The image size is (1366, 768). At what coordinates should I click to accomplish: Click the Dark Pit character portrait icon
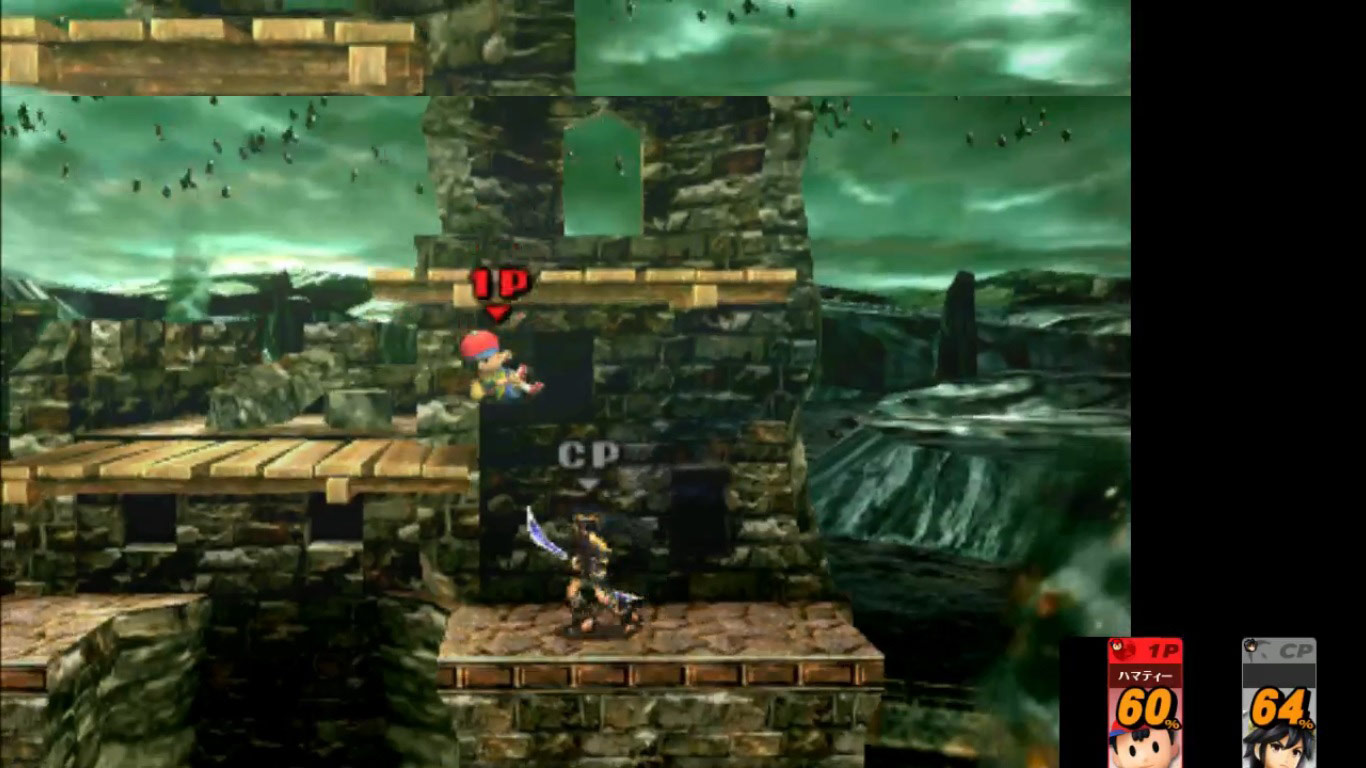(x=1282, y=748)
